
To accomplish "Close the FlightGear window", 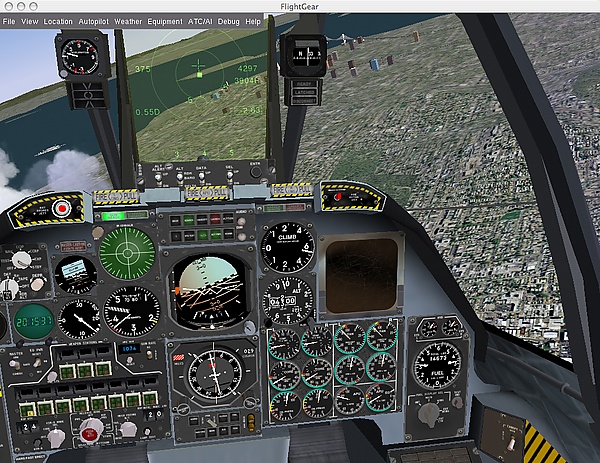I will click(x=9, y=6).
